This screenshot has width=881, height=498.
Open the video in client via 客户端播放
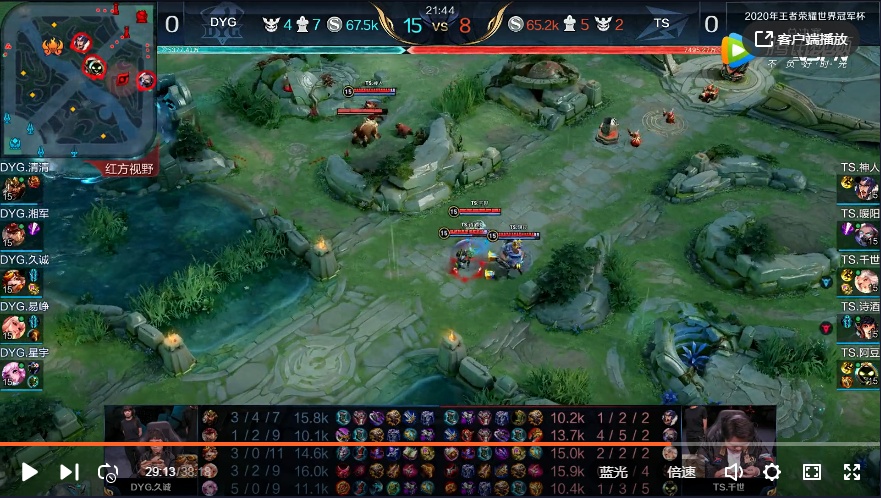803,39
